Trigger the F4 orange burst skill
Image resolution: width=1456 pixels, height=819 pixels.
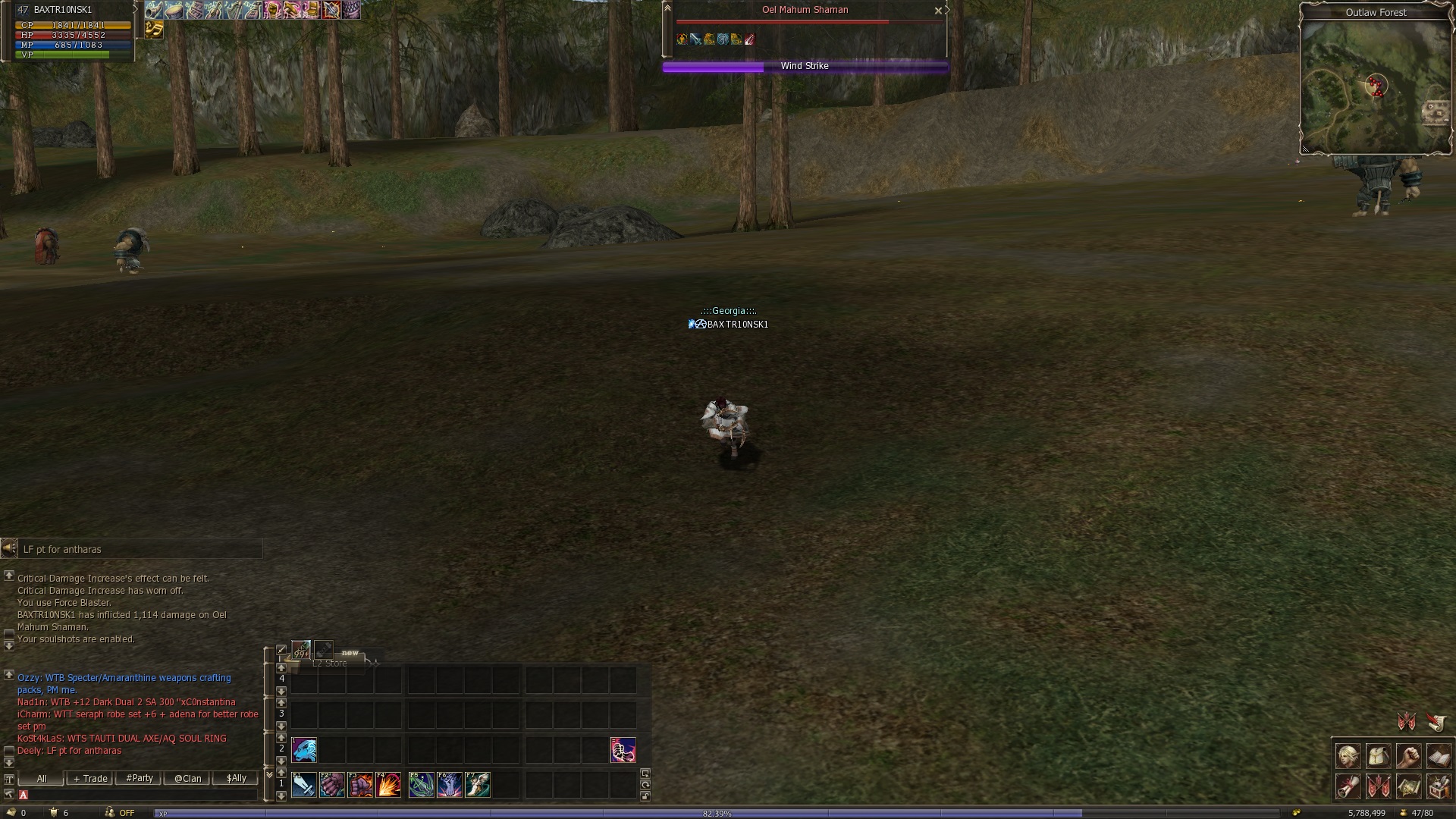[388, 785]
